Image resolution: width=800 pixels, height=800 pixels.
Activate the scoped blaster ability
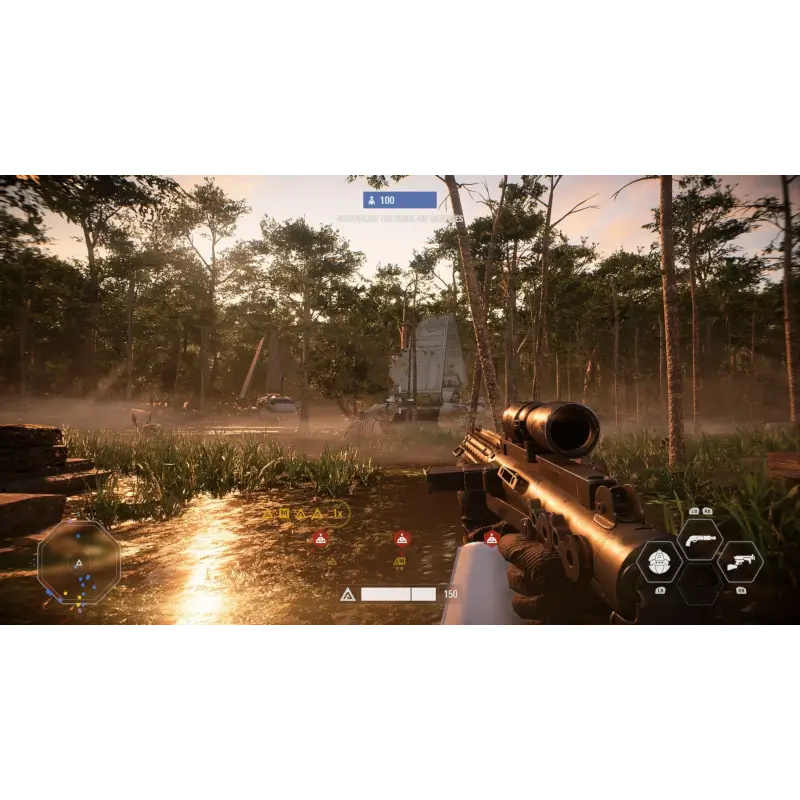(x=739, y=561)
